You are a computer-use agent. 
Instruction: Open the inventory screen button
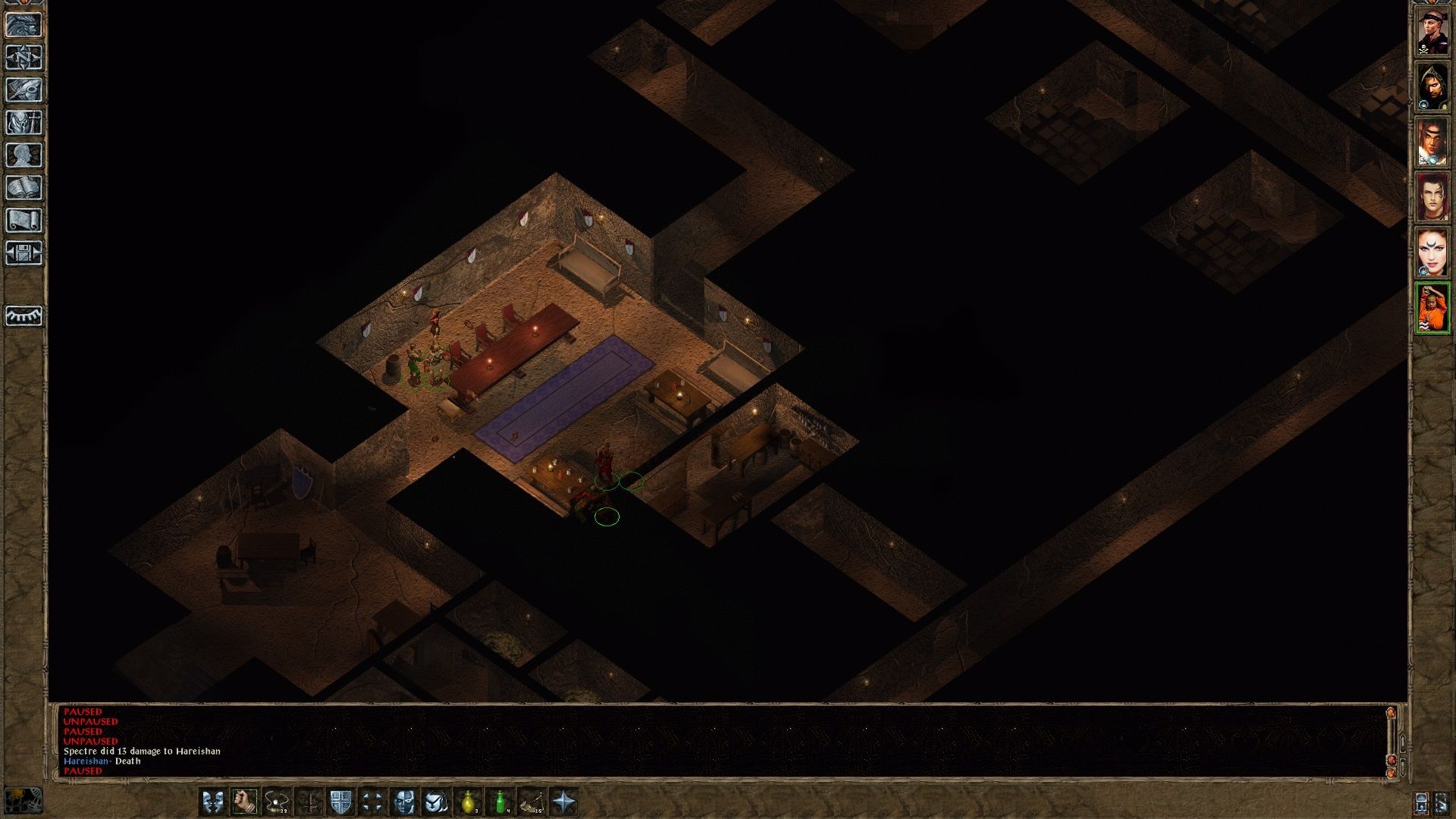point(24,123)
